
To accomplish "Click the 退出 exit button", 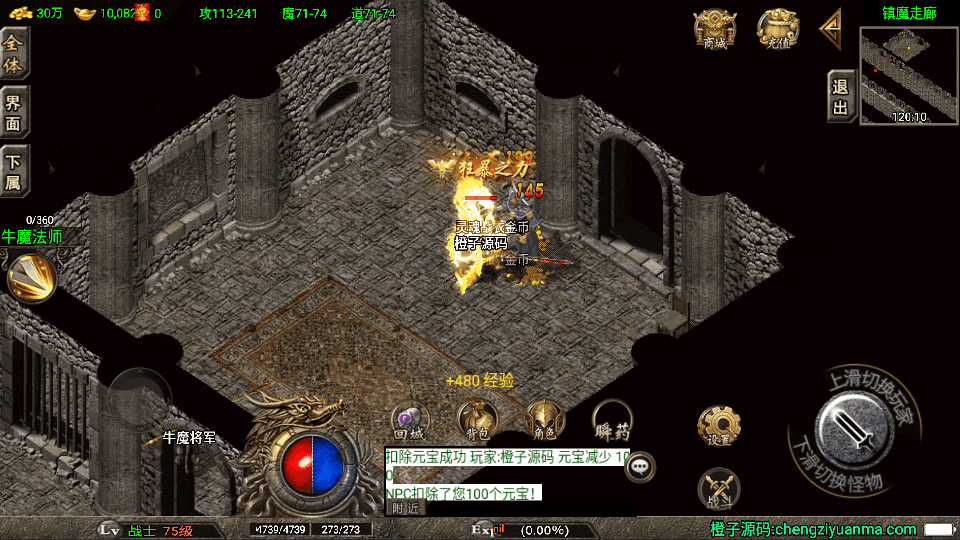I will [841, 96].
